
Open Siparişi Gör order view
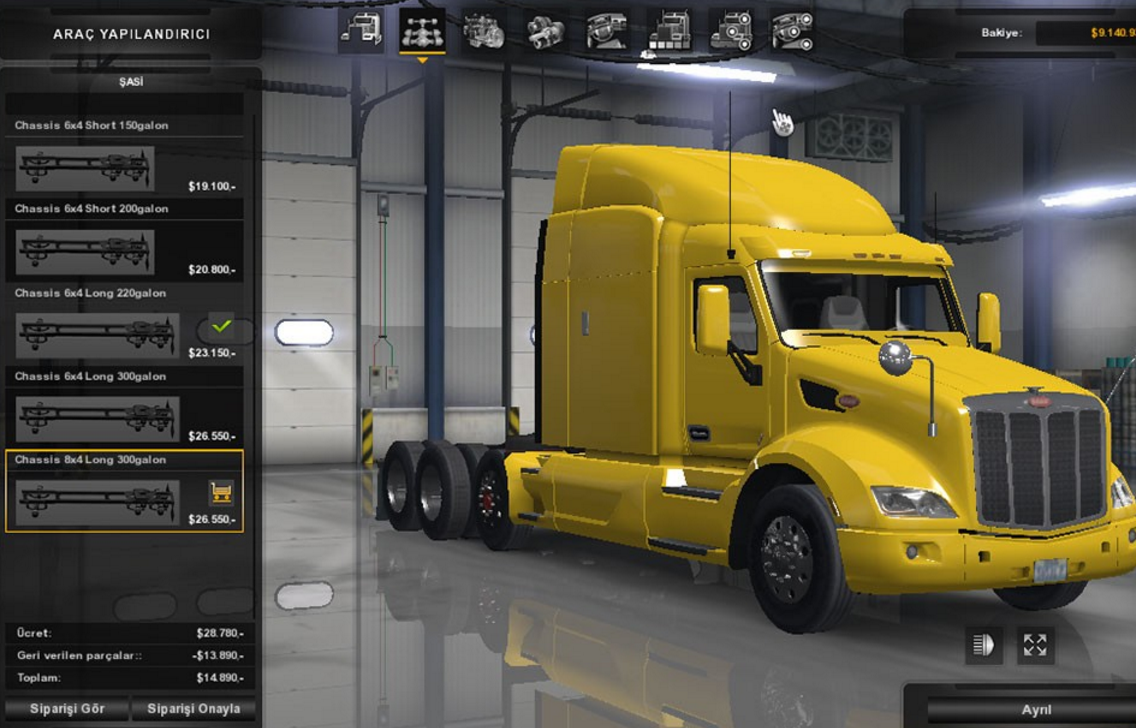(67, 709)
